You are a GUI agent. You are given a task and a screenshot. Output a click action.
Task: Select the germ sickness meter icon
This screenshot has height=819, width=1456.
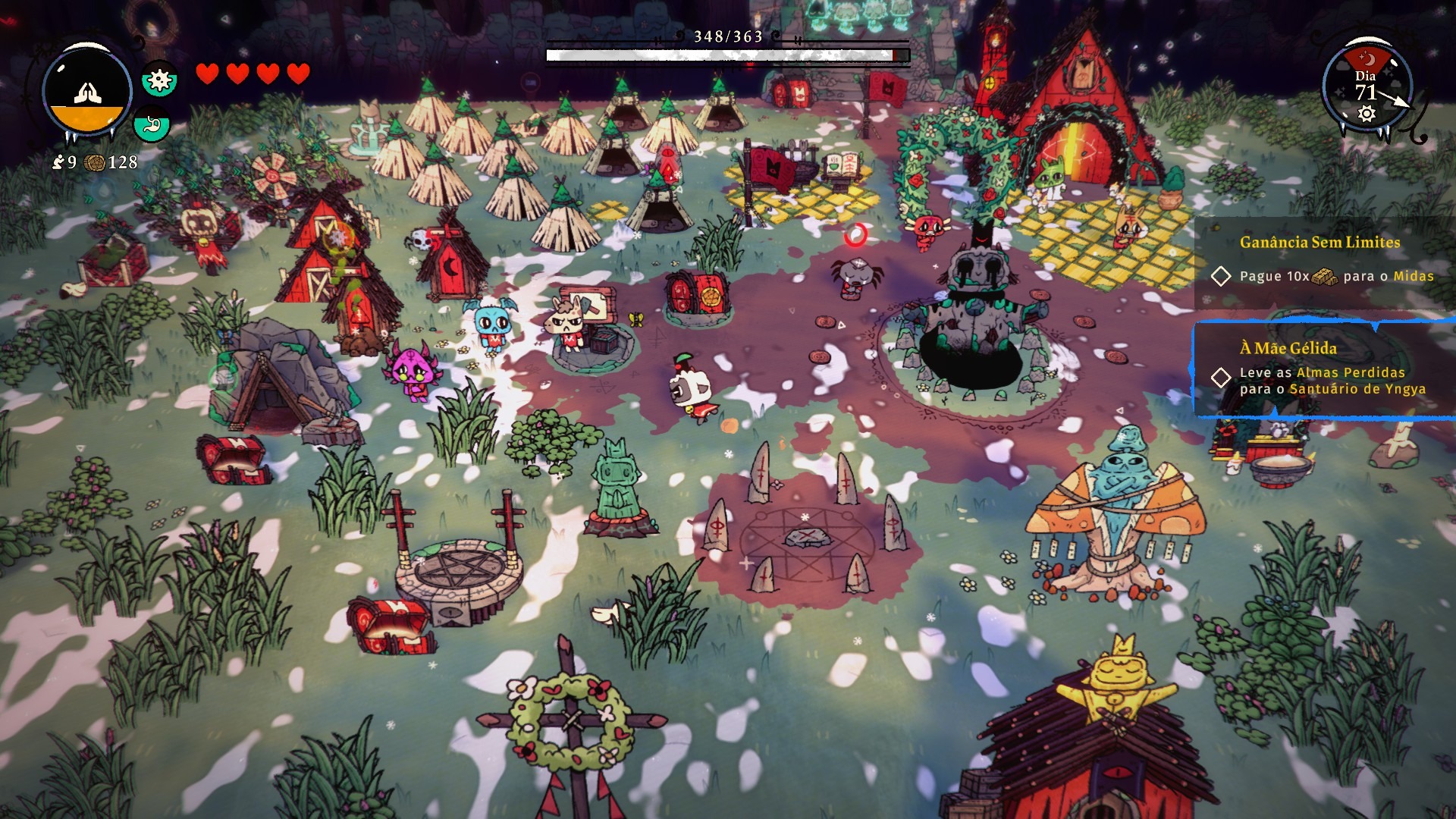[x=159, y=80]
